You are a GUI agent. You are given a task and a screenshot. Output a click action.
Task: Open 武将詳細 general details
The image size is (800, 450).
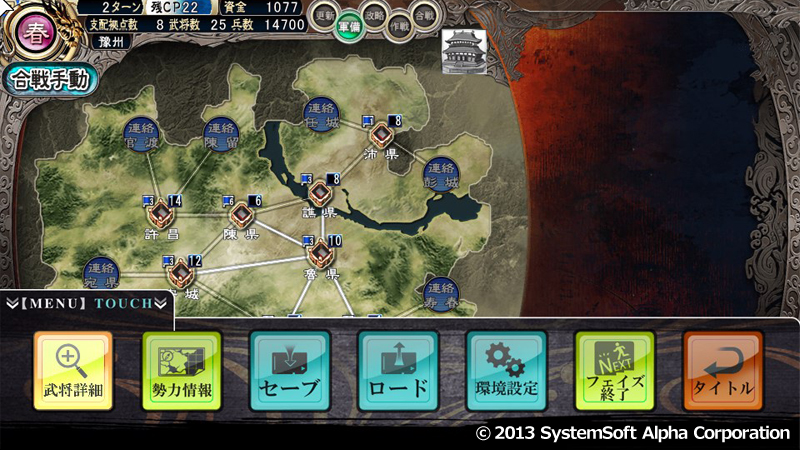[73, 370]
